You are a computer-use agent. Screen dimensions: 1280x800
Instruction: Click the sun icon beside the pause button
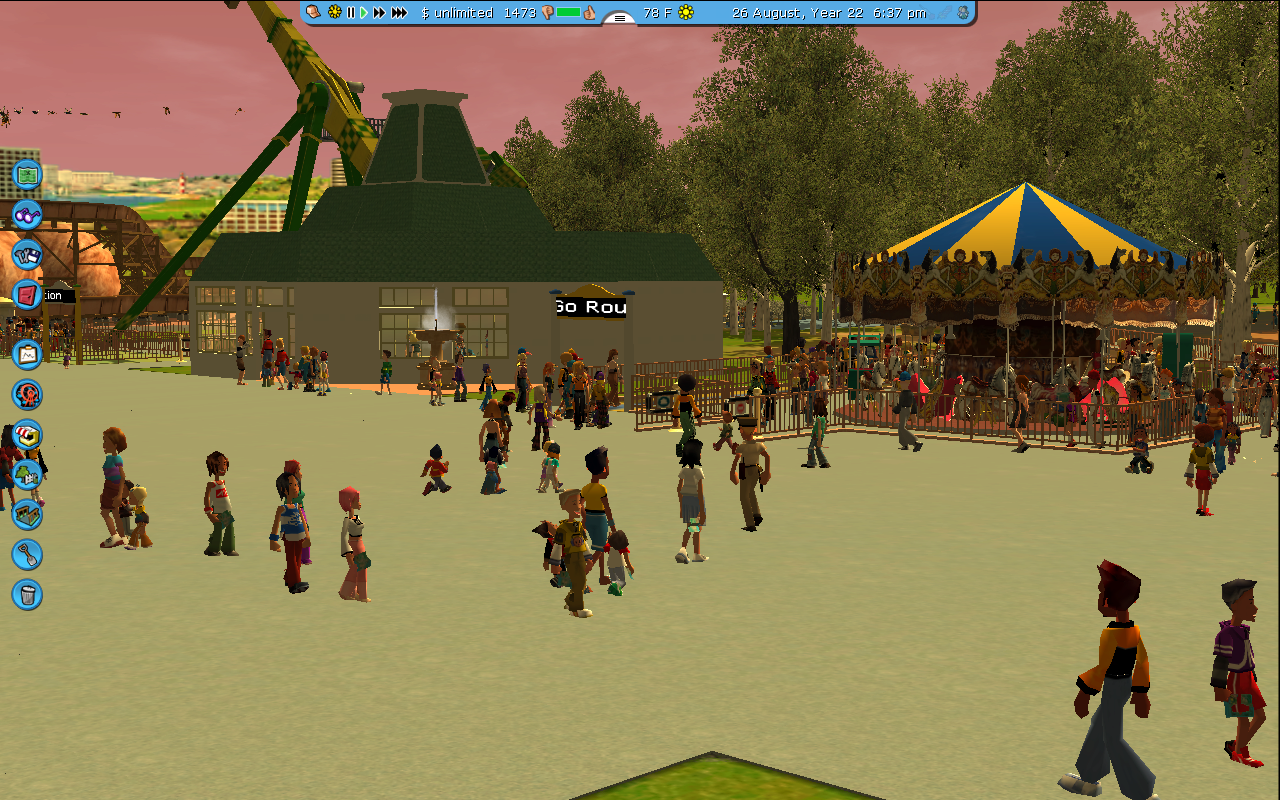point(335,13)
